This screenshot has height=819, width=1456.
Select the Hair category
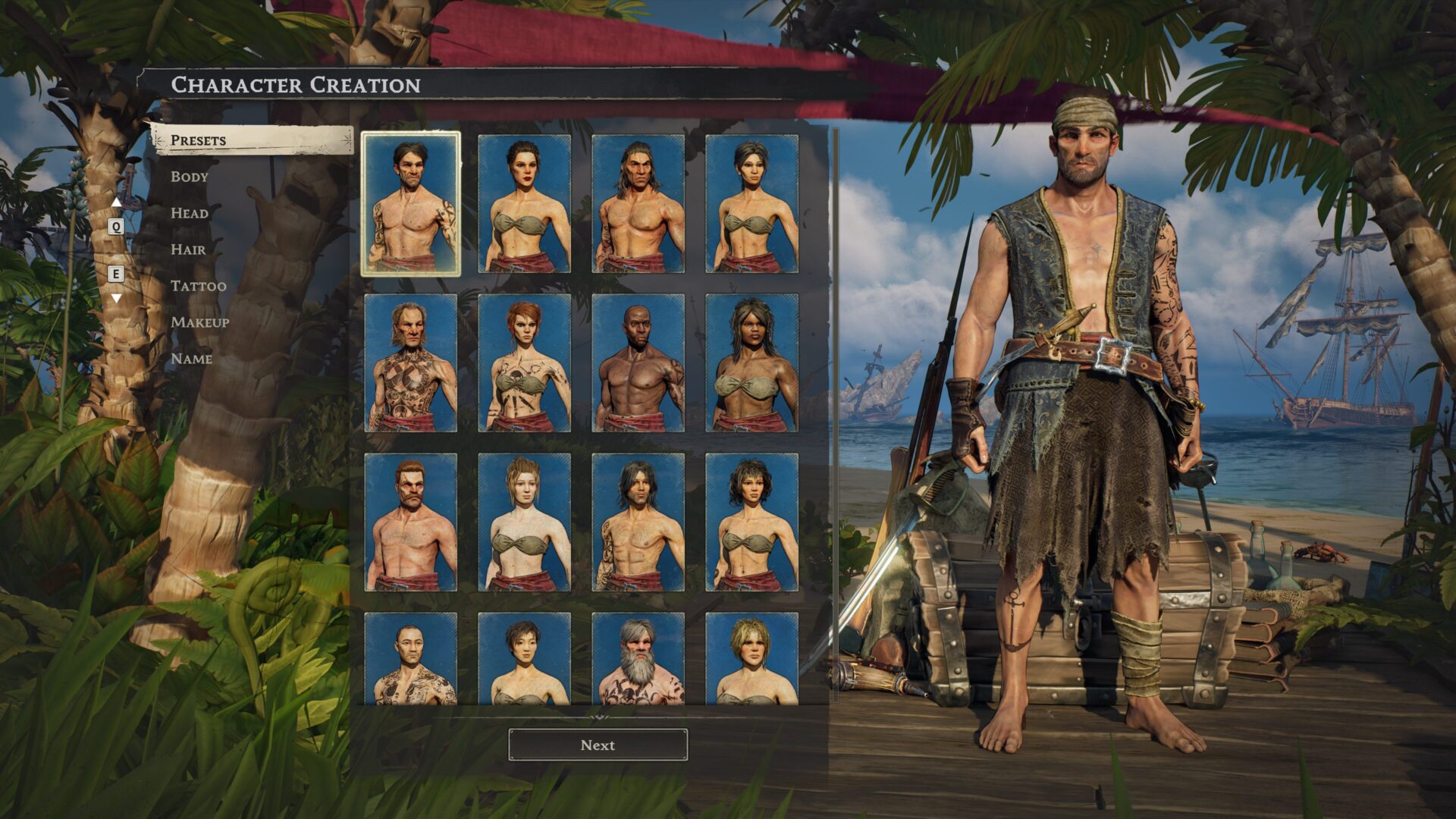188,249
